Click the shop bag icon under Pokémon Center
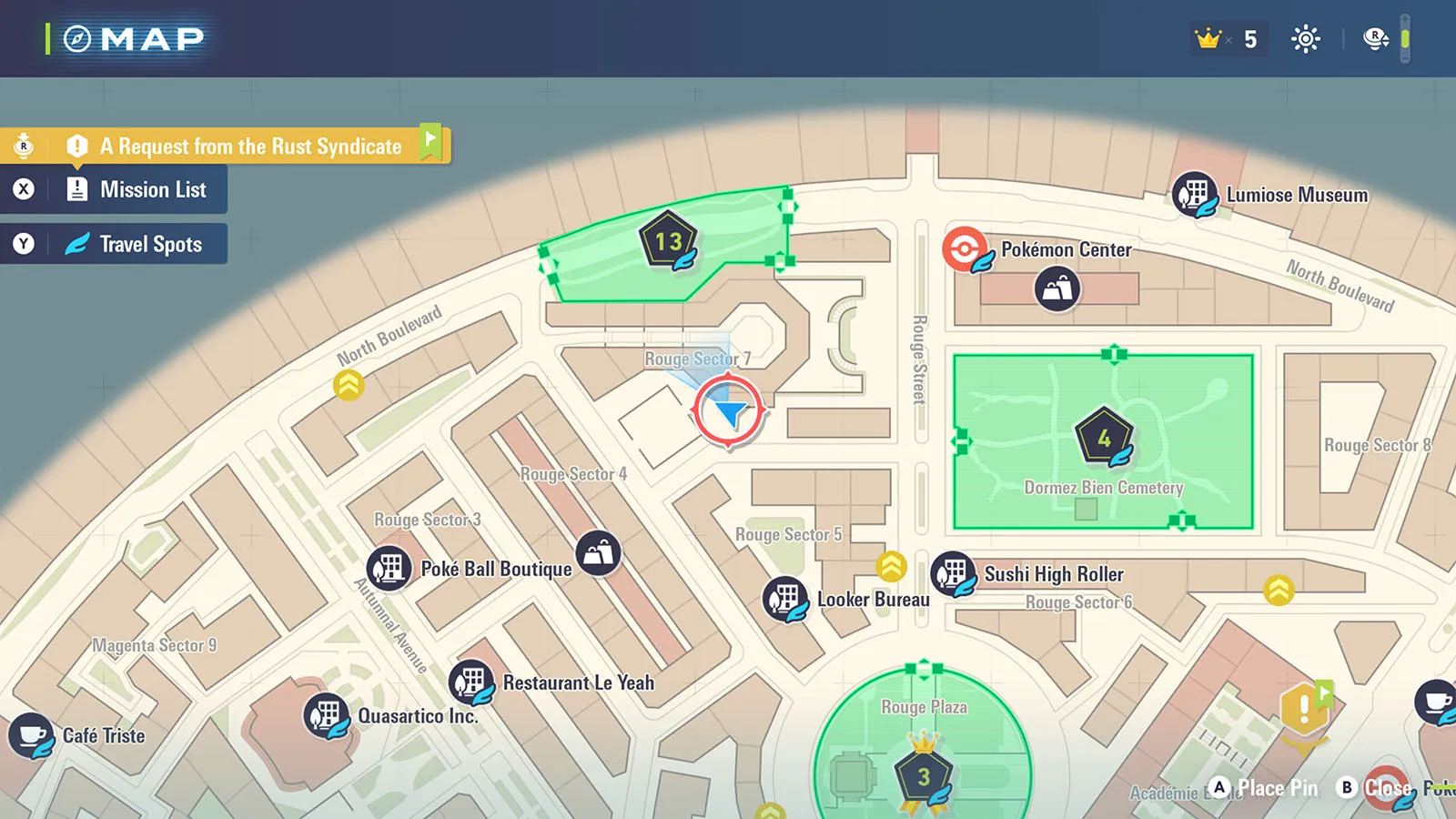The width and height of the screenshot is (1456, 819). coord(1057,289)
